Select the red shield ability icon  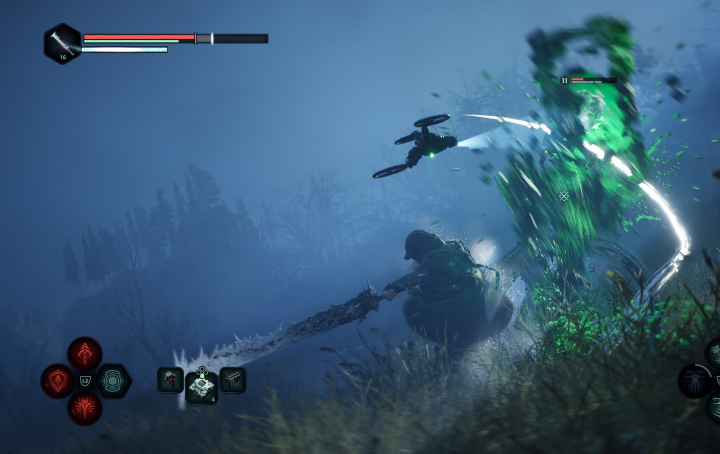coord(57,381)
